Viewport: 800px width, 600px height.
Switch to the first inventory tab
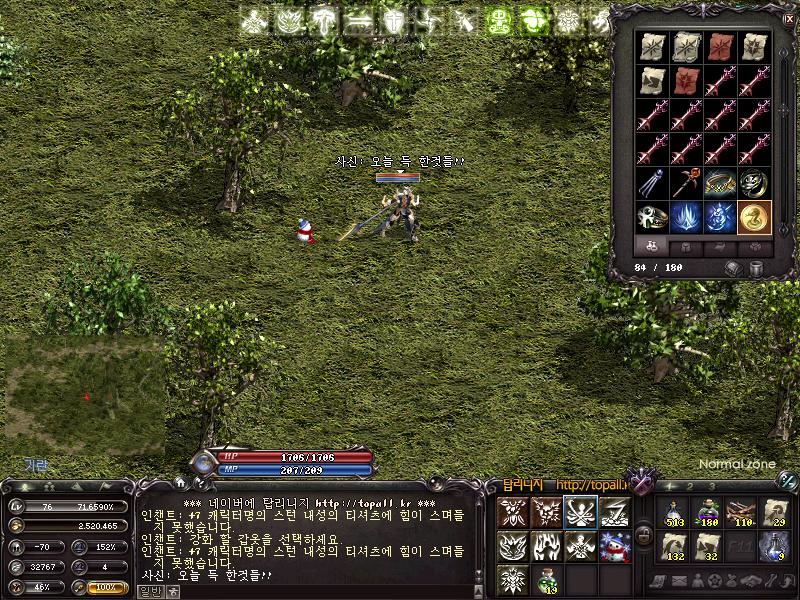click(x=651, y=246)
